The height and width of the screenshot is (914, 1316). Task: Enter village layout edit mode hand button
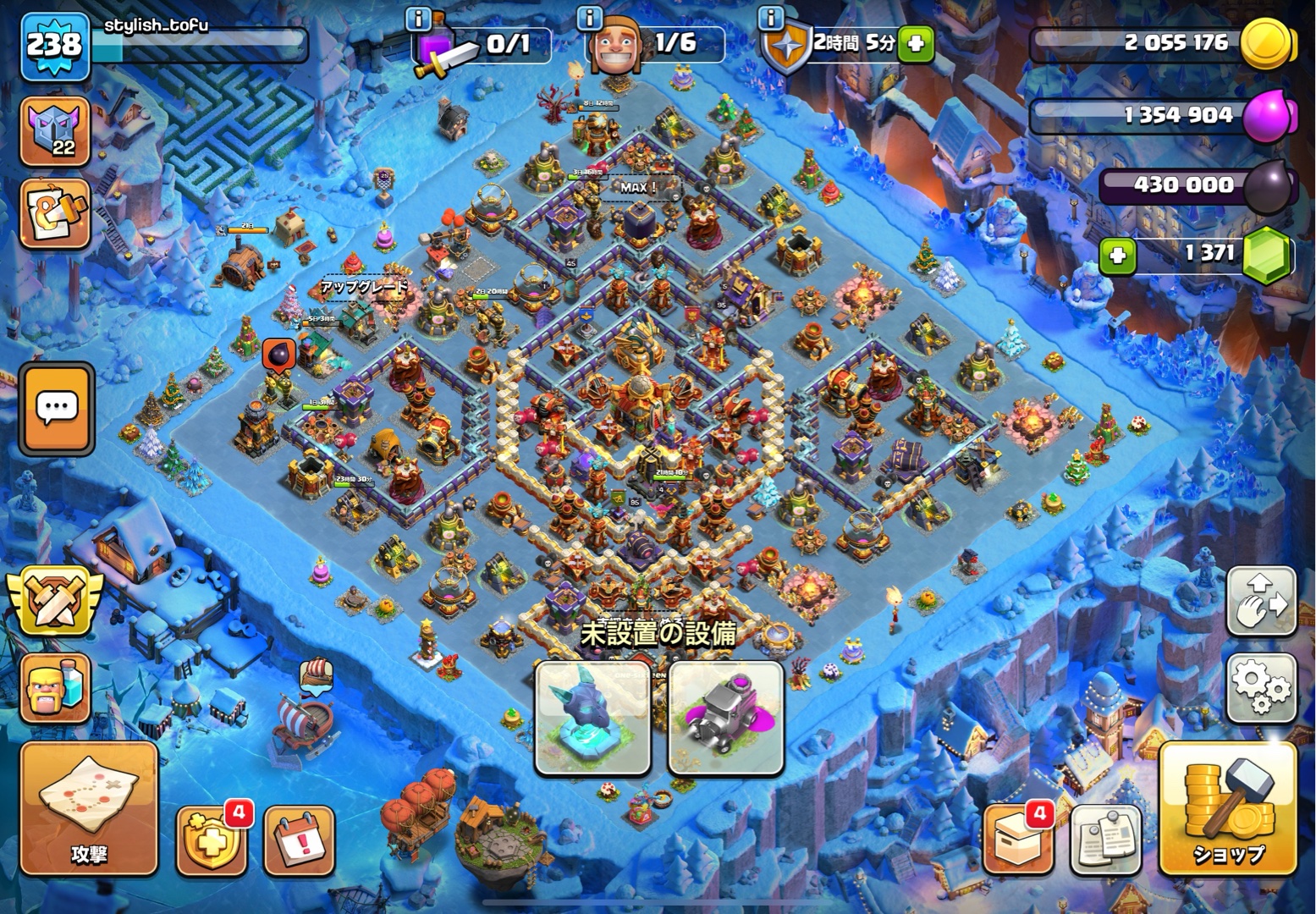click(x=1261, y=601)
